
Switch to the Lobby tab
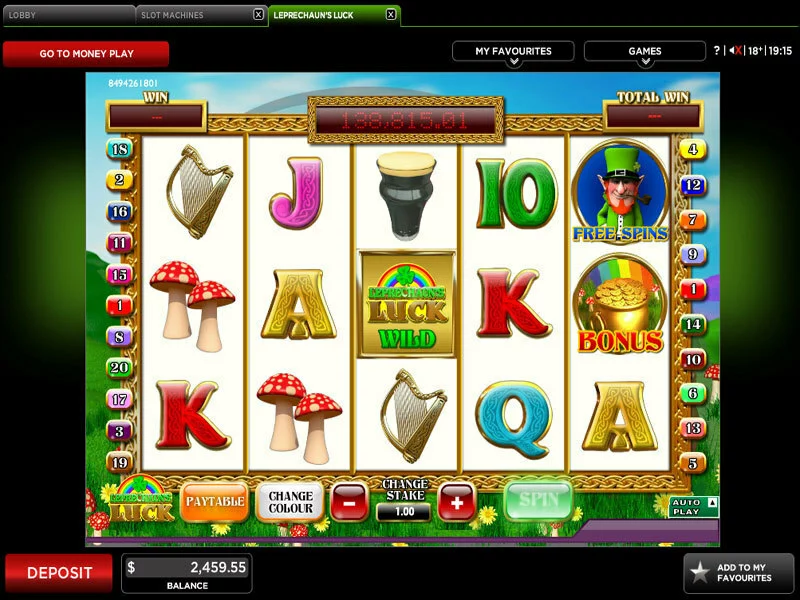click(66, 15)
